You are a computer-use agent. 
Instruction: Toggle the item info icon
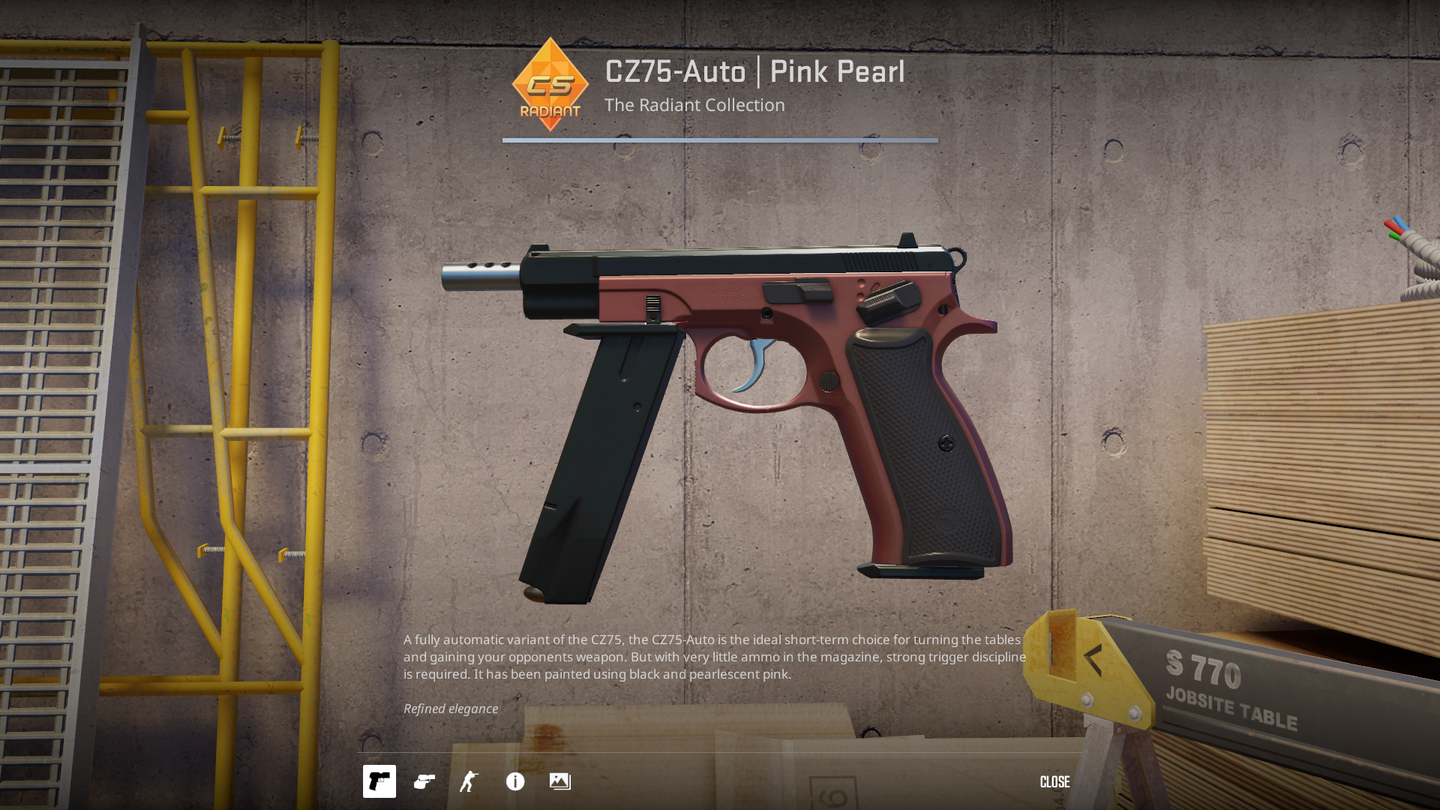point(515,781)
